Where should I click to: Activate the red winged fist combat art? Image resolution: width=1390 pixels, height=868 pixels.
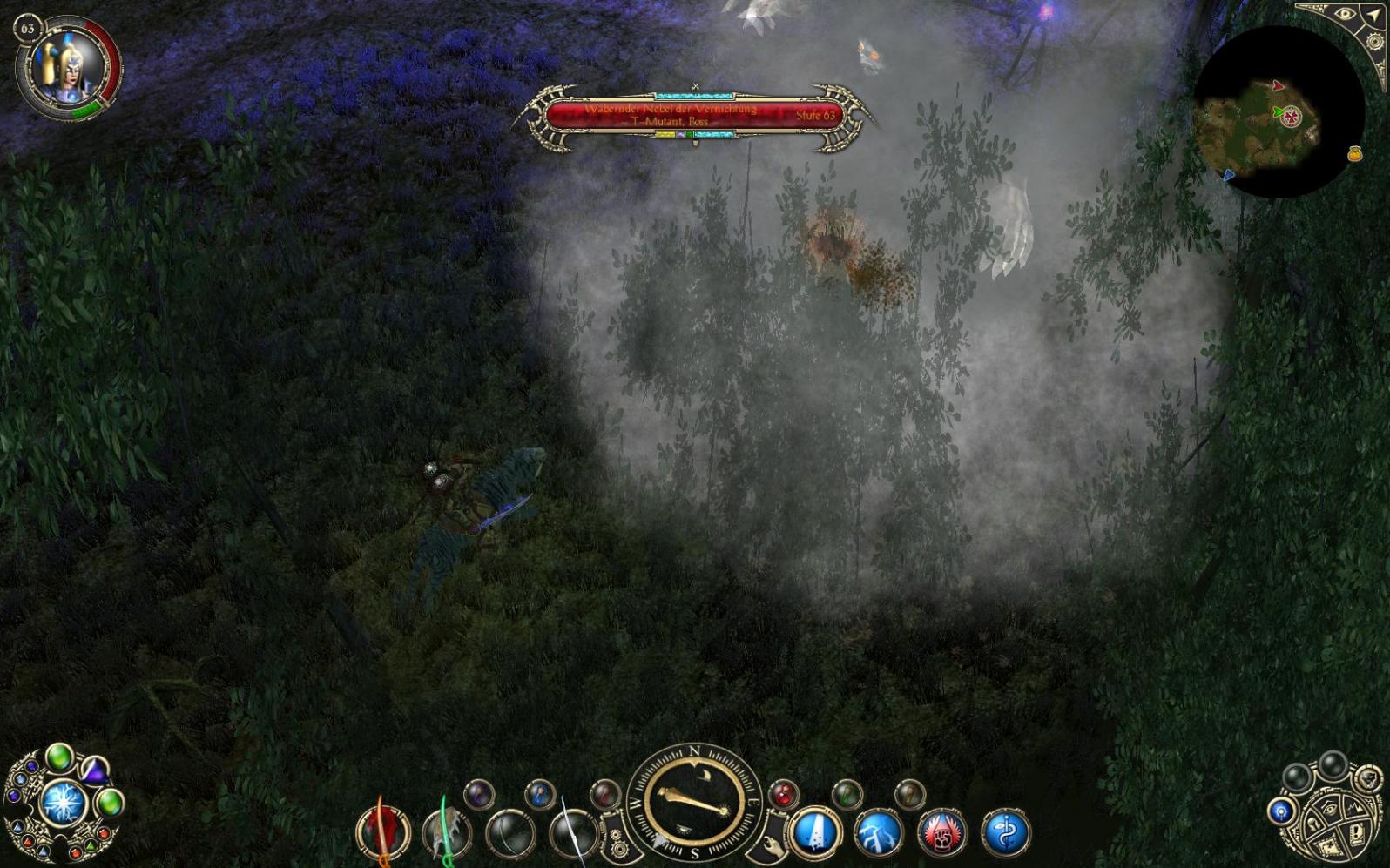tap(941, 832)
